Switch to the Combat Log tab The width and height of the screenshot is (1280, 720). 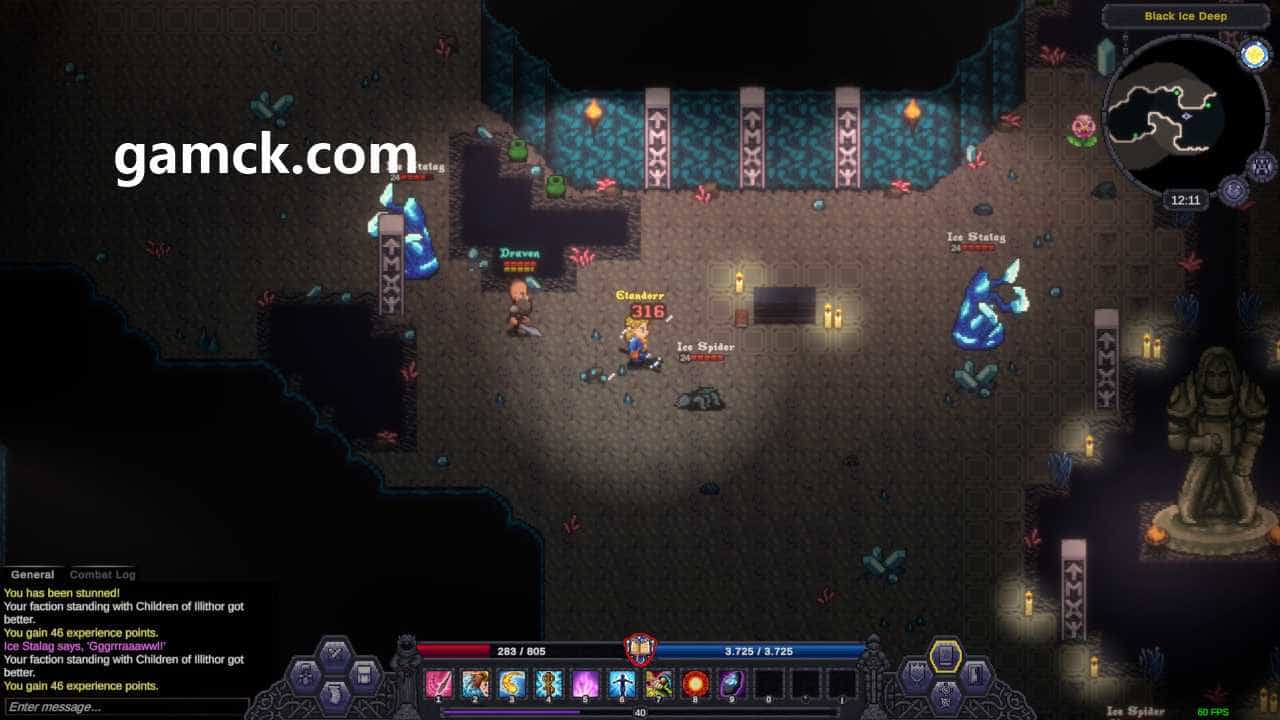coord(102,575)
